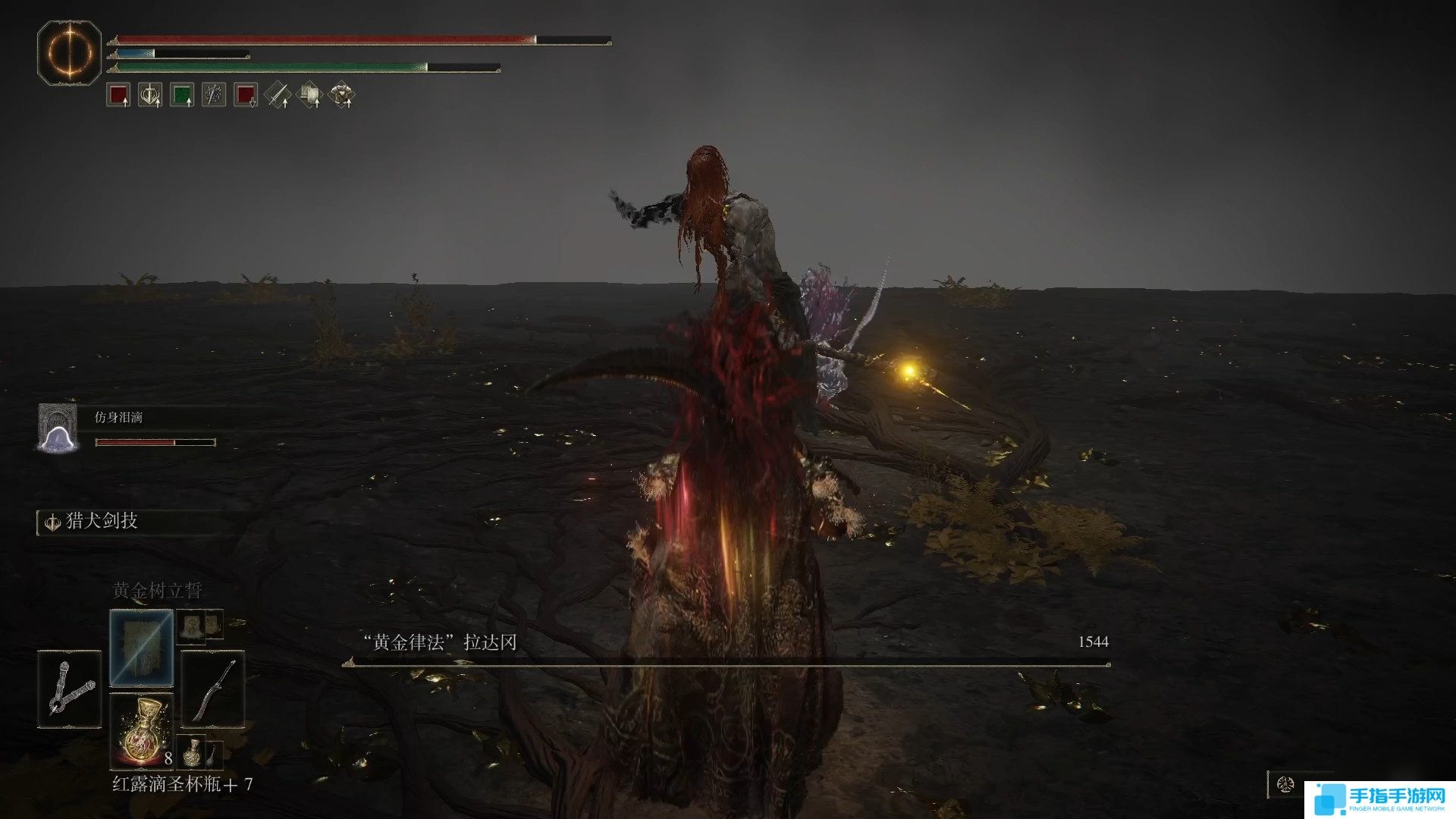Click the glowing Elden Ring rune emblem

click(69, 53)
